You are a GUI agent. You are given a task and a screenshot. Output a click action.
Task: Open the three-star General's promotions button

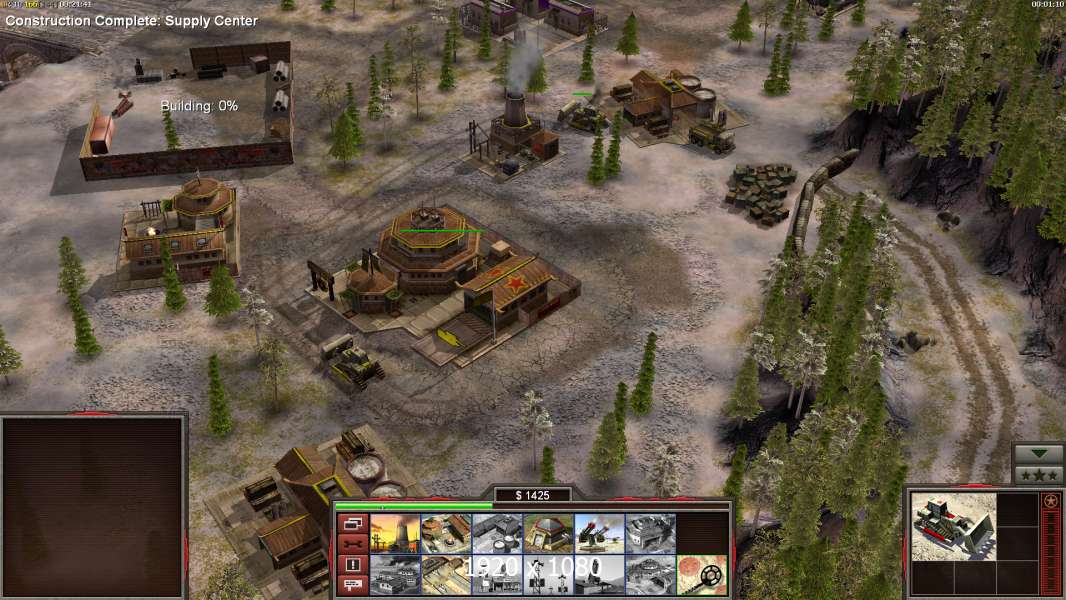[1039, 475]
